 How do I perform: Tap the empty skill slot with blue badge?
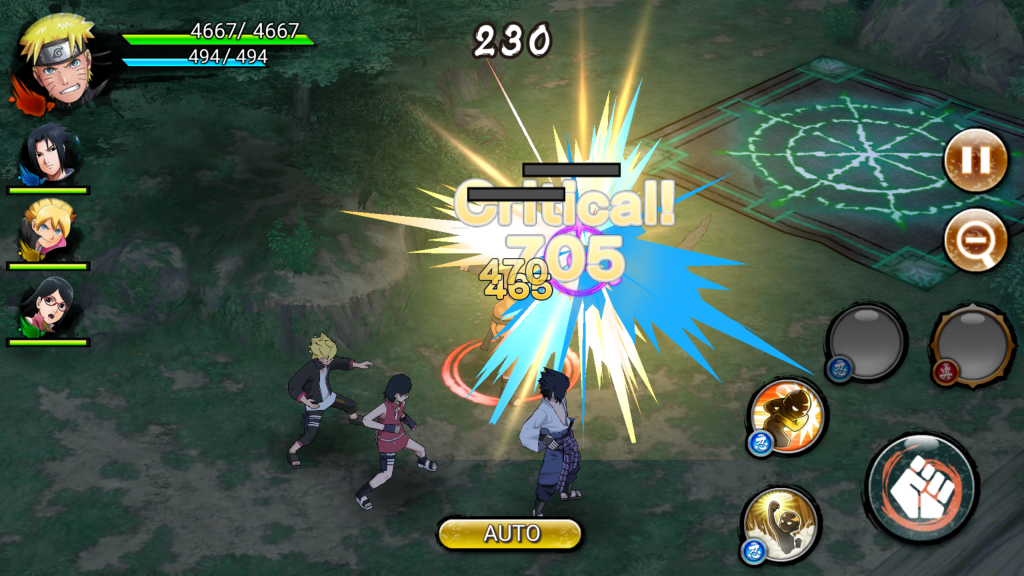point(866,341)
